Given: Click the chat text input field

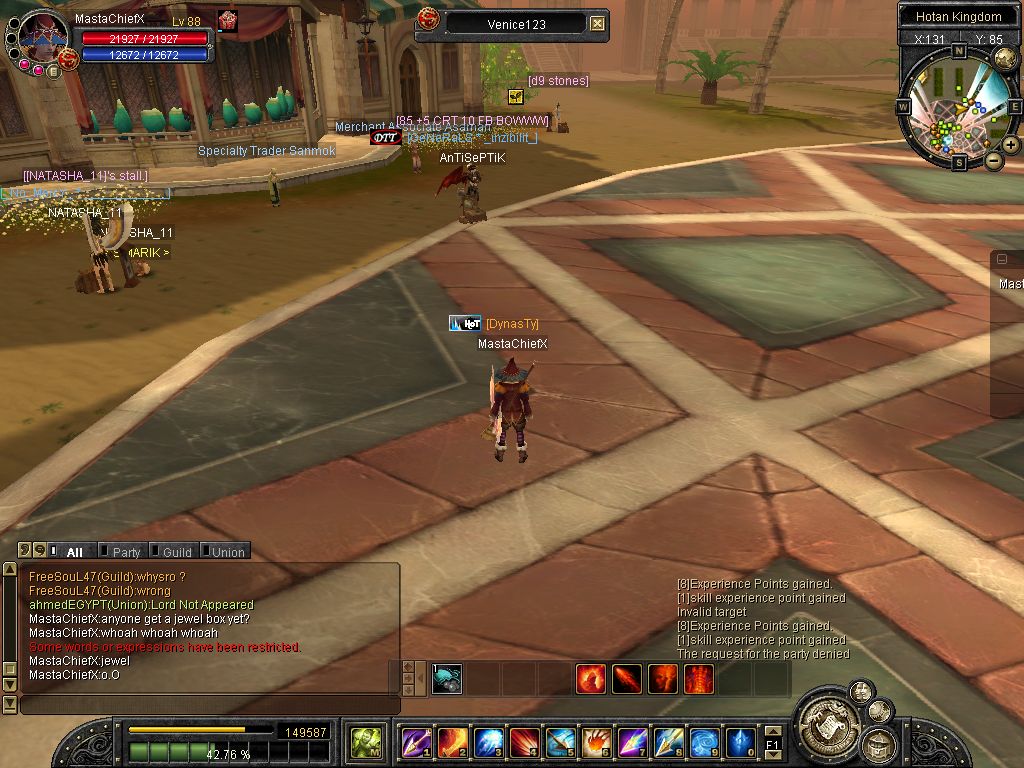Looking at the screenshot, I should pyautogui.click(x=208, y=705).
